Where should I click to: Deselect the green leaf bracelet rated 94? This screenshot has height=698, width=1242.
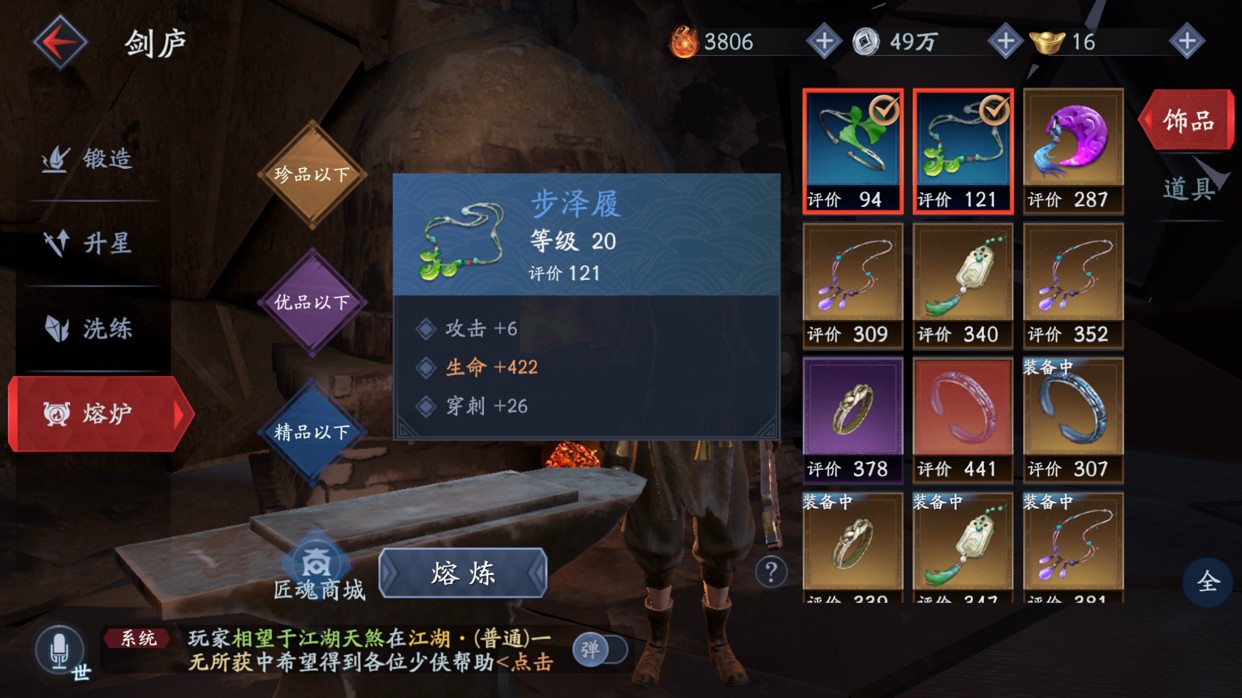click(853, 150)
